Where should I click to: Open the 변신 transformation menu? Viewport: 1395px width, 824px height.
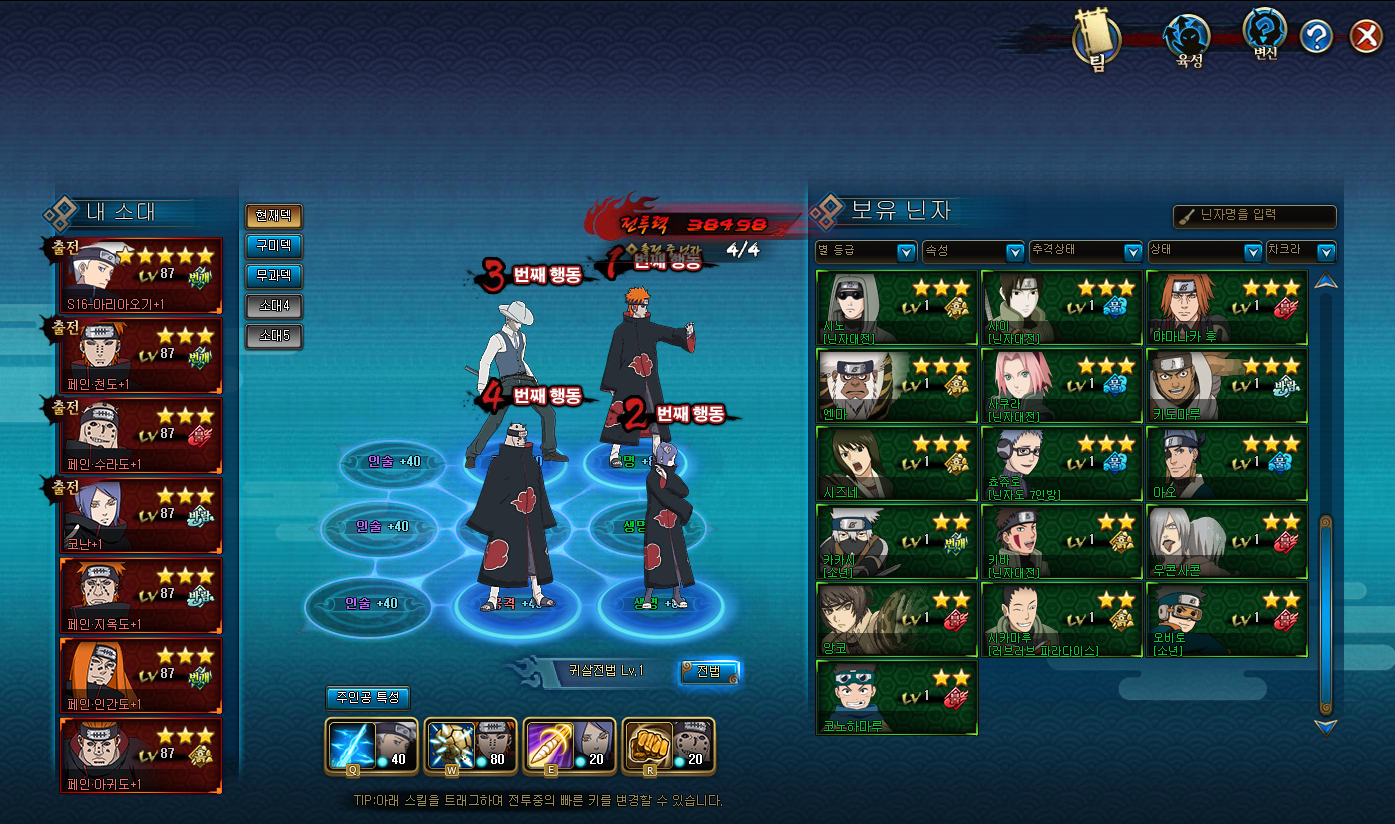(1265, 34)
